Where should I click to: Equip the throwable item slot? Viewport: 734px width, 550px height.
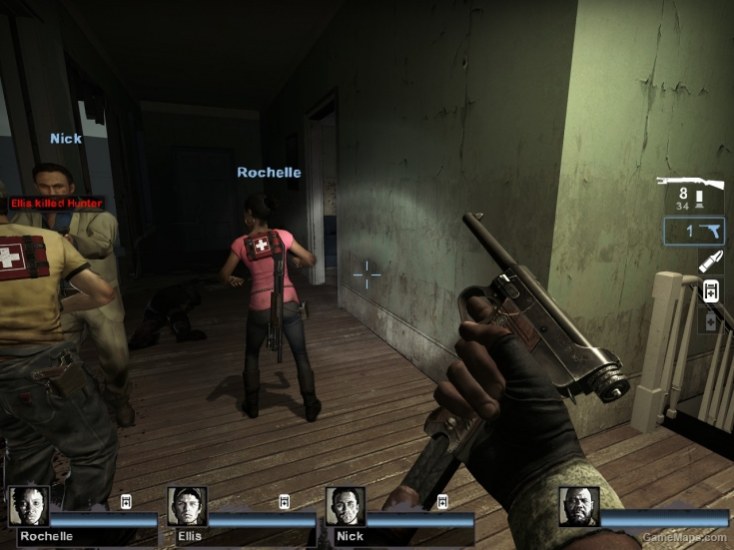tap(711, 262)
